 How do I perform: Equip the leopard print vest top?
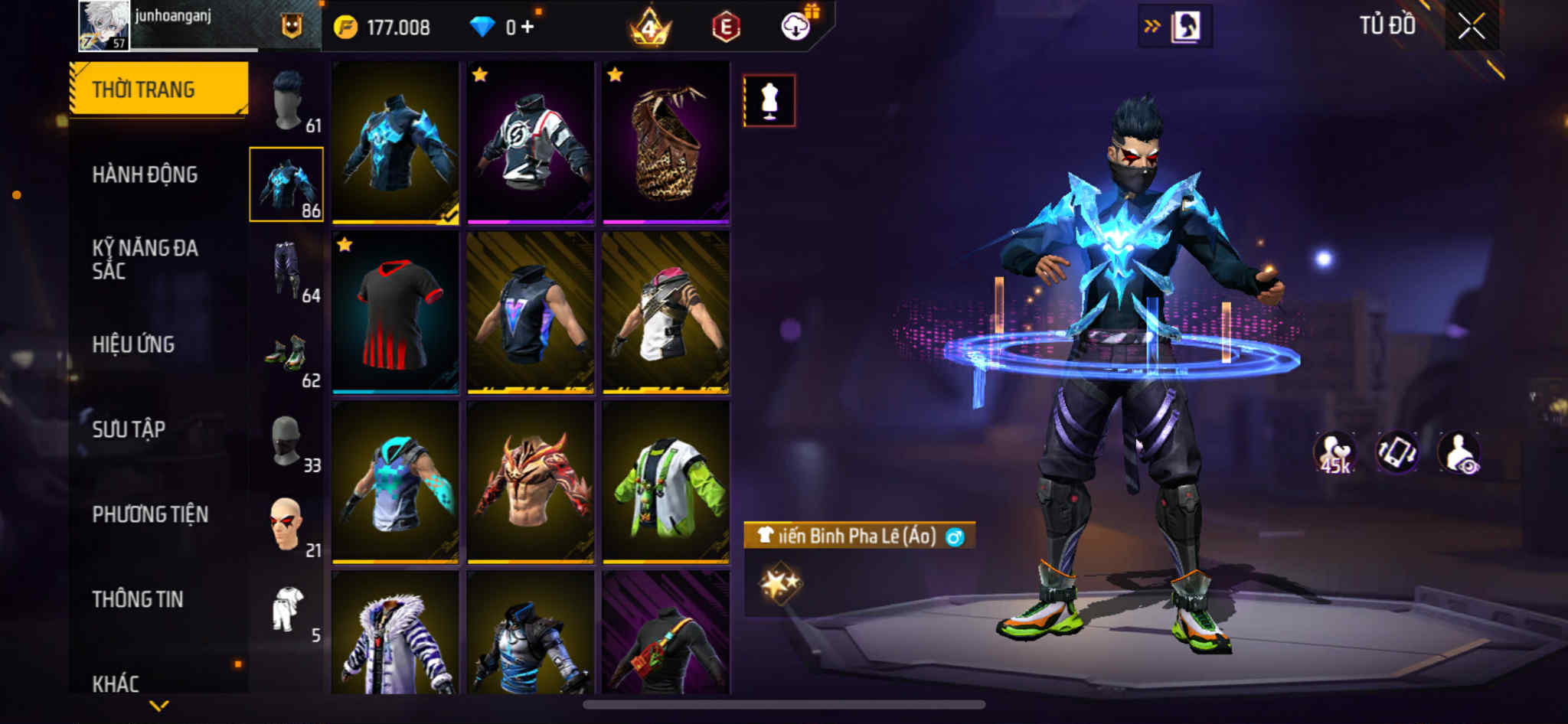pos(665,143)
